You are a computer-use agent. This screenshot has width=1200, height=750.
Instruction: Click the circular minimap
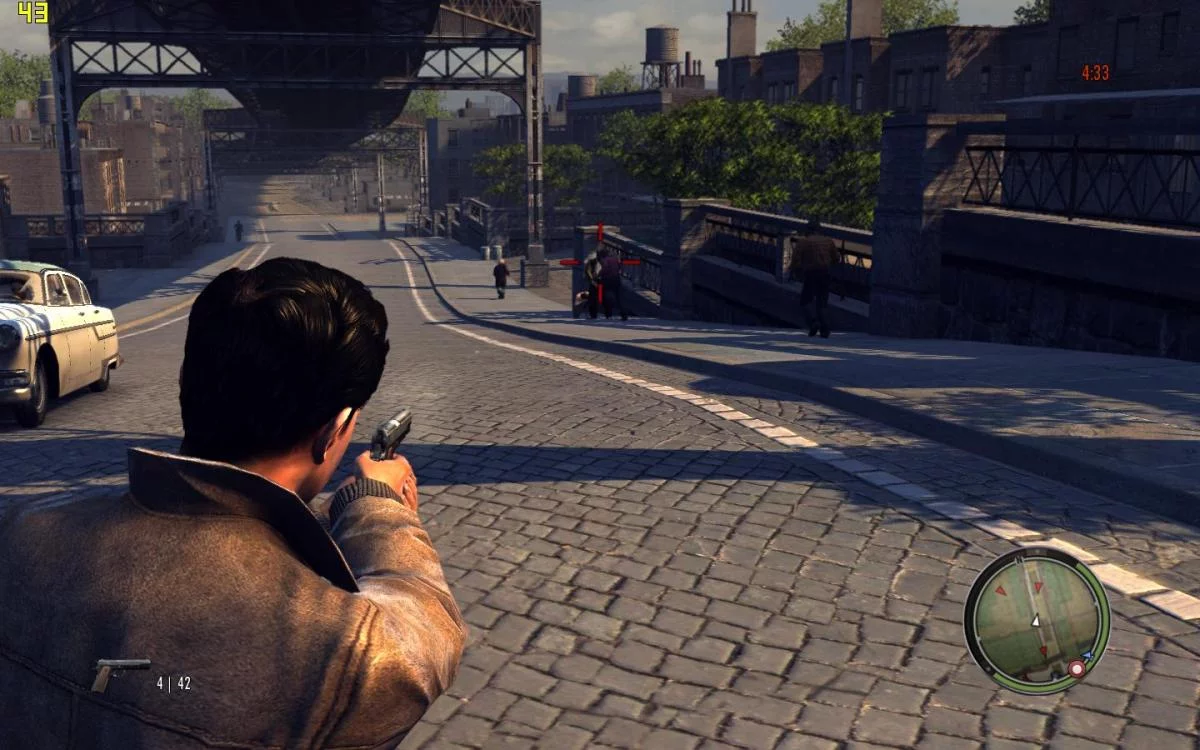pyautogui.click(x=1036, y=620)
